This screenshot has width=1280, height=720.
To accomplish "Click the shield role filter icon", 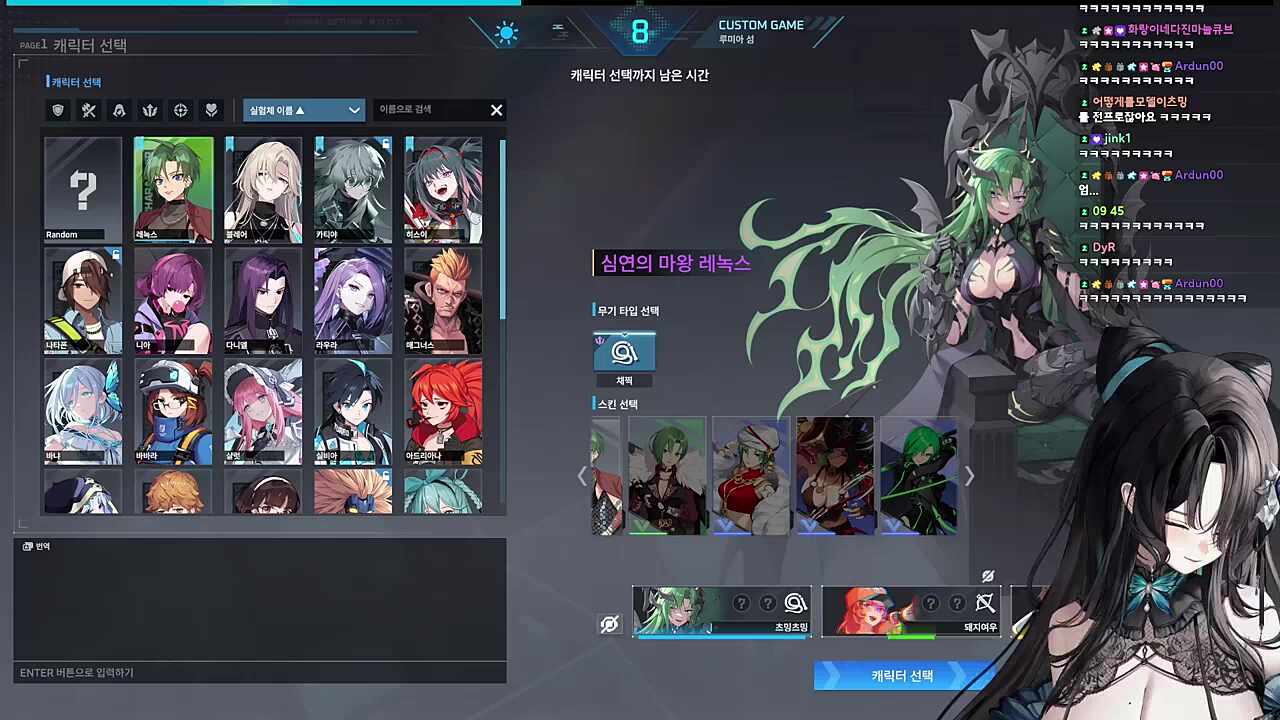I will click(x=57, y=110).
